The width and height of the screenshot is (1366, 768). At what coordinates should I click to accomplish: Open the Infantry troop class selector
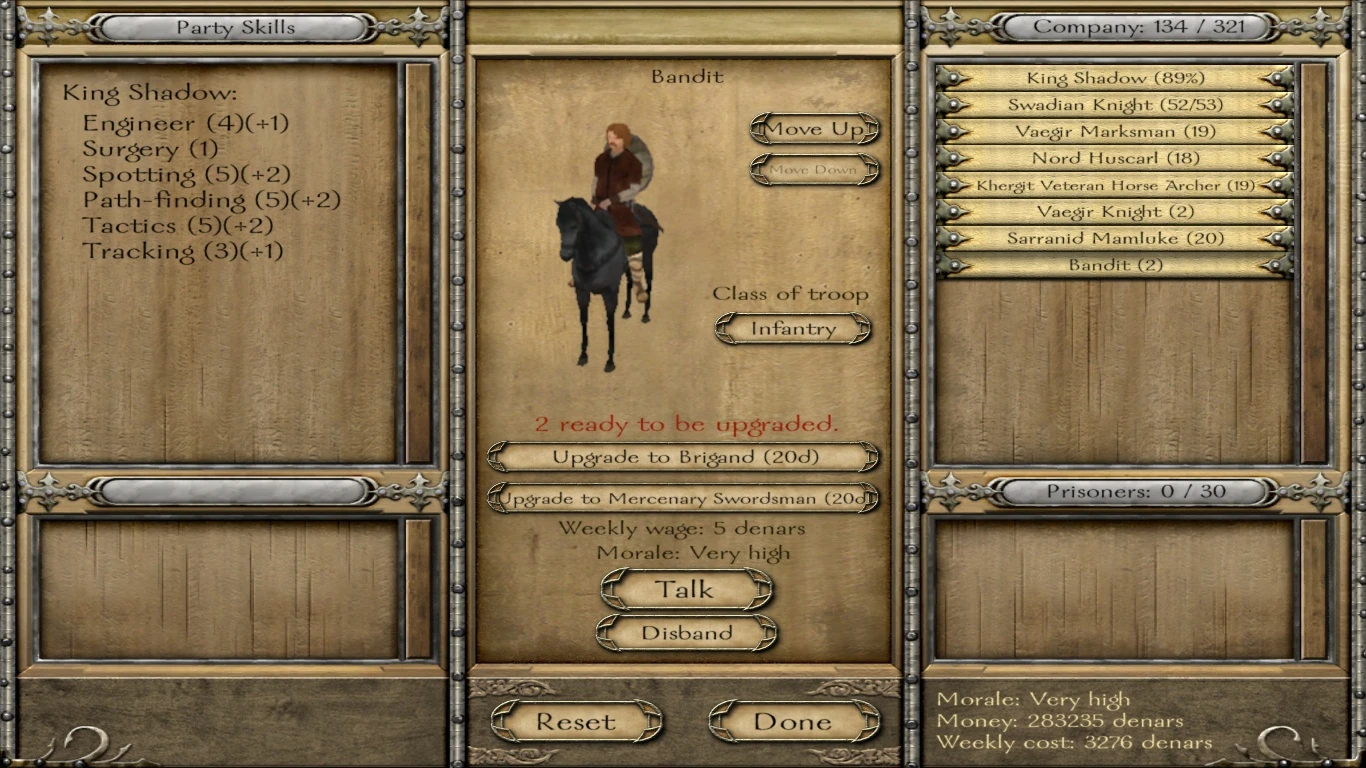[792, 328]
